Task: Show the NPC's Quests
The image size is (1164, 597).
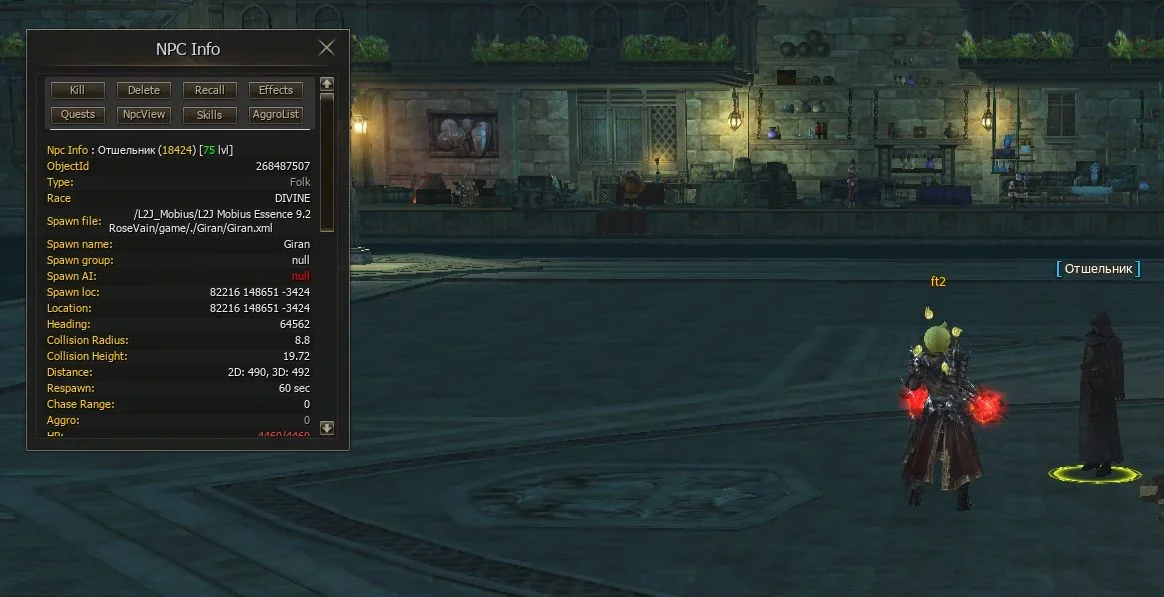Action: pyautogui.click(x=77, y=115)
